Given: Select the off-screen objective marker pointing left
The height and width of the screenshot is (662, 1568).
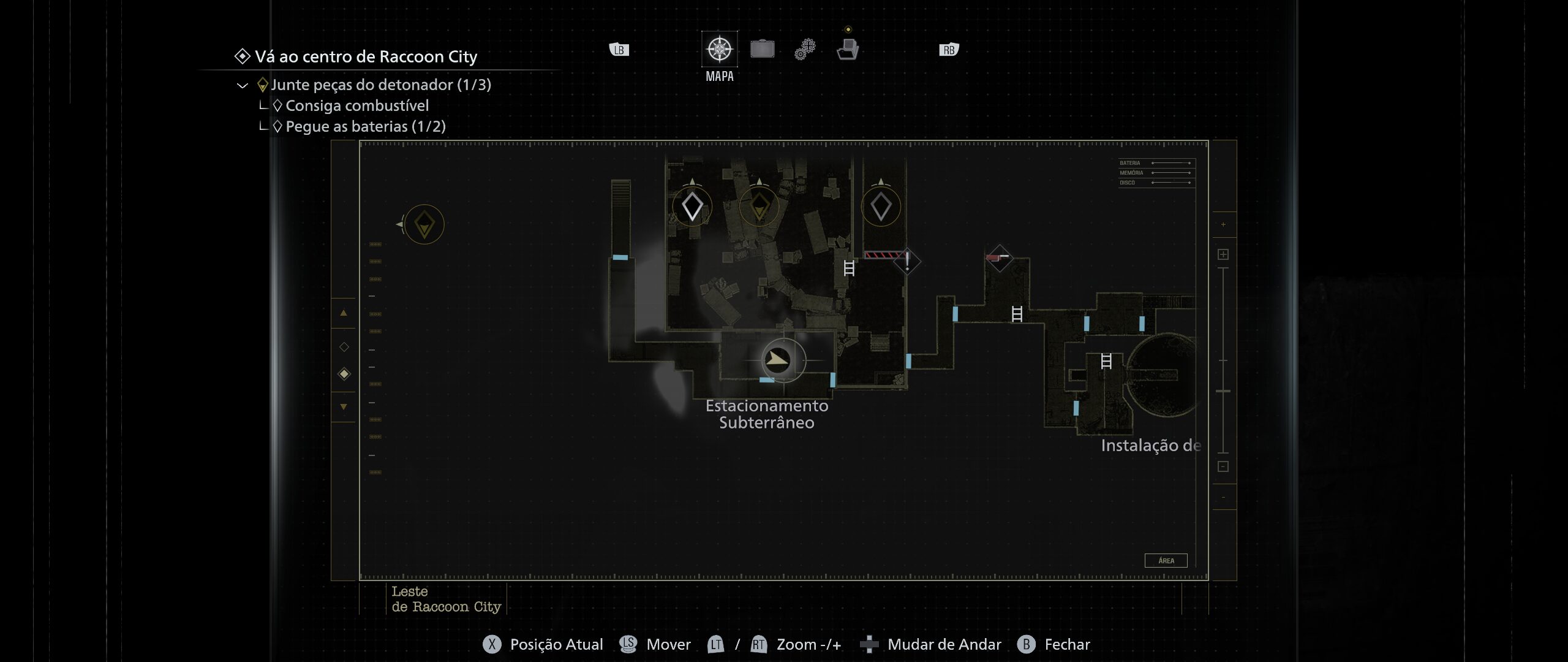Looking at the screenshot, I should tap(424, 224).
